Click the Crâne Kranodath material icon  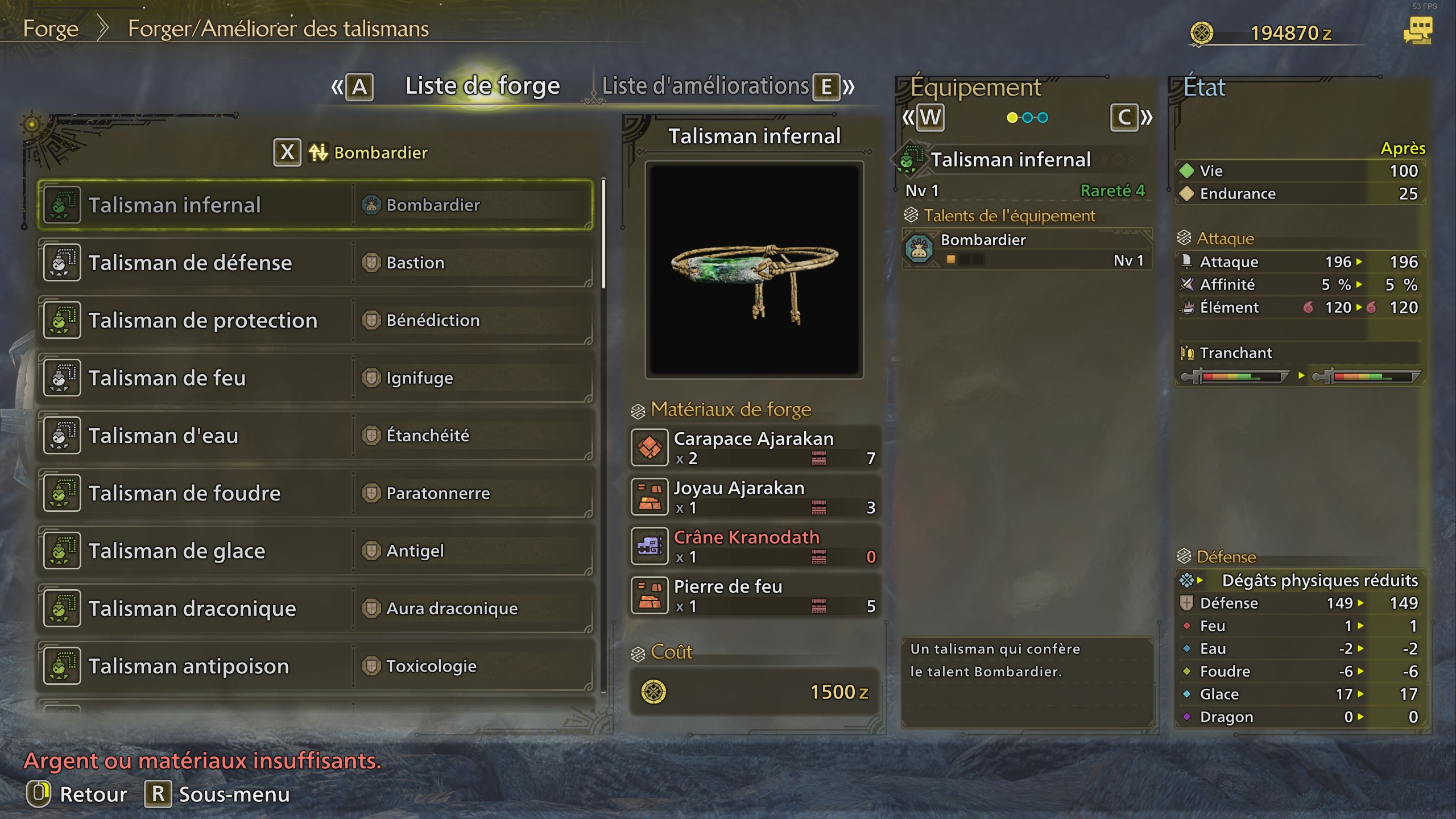pos(650,546)
